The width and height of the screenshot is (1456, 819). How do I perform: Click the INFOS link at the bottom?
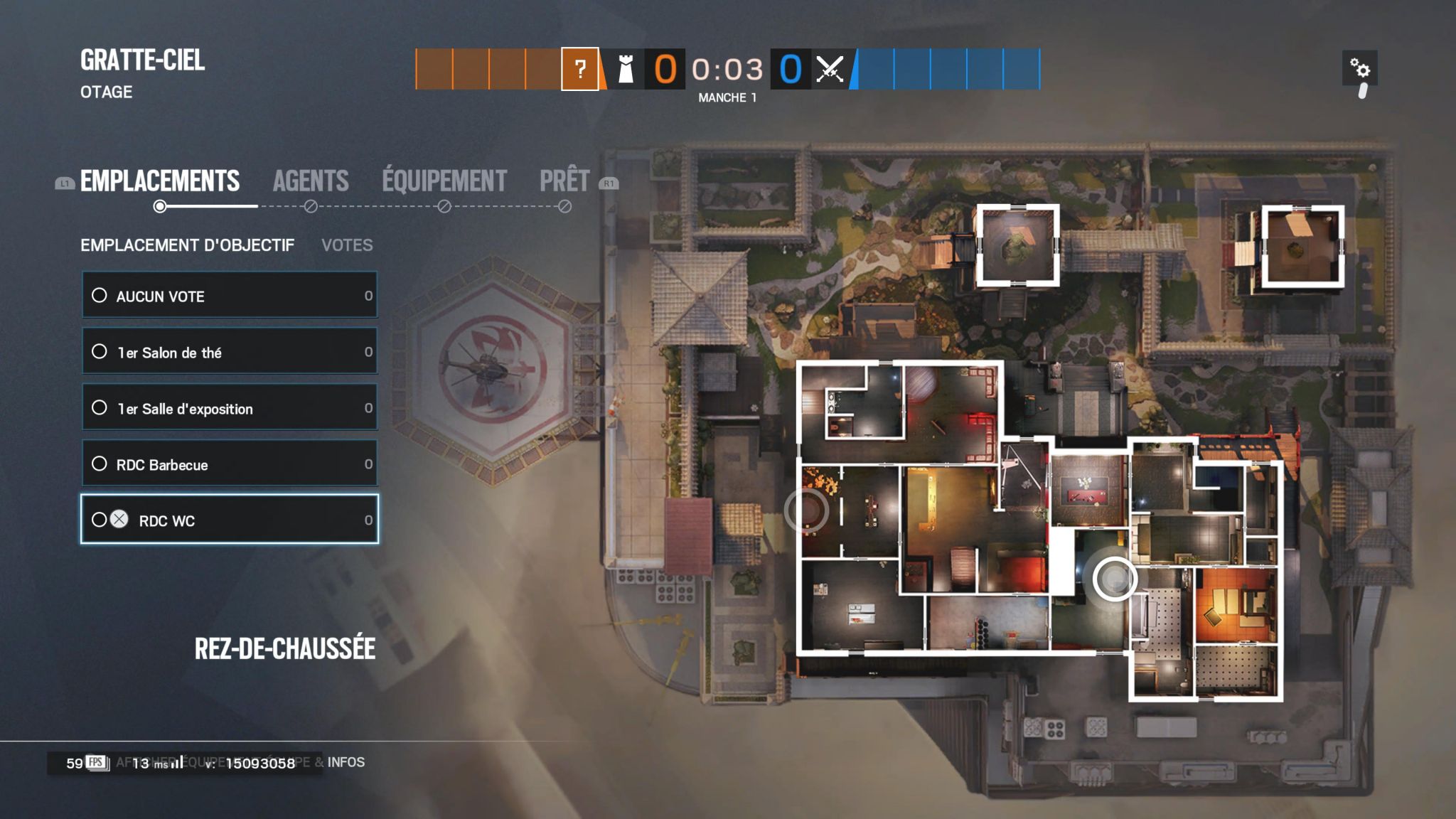click(x=346, y=761)
